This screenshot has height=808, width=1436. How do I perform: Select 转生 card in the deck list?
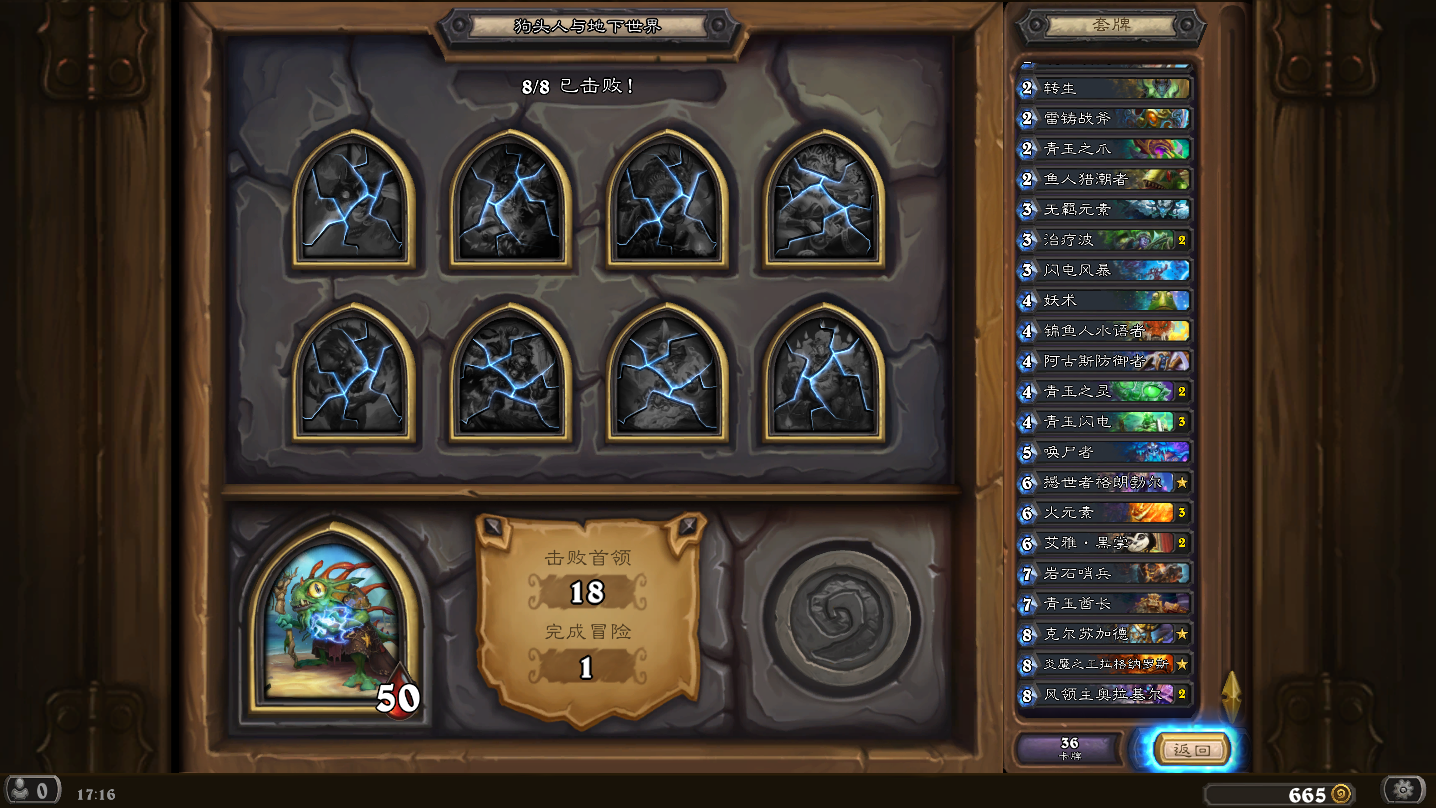tap(1104, 88)
